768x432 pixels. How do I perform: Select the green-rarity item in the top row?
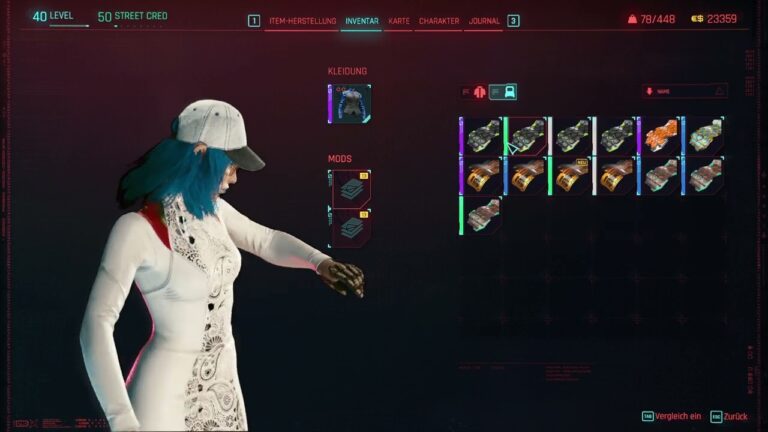click(526, 135)
